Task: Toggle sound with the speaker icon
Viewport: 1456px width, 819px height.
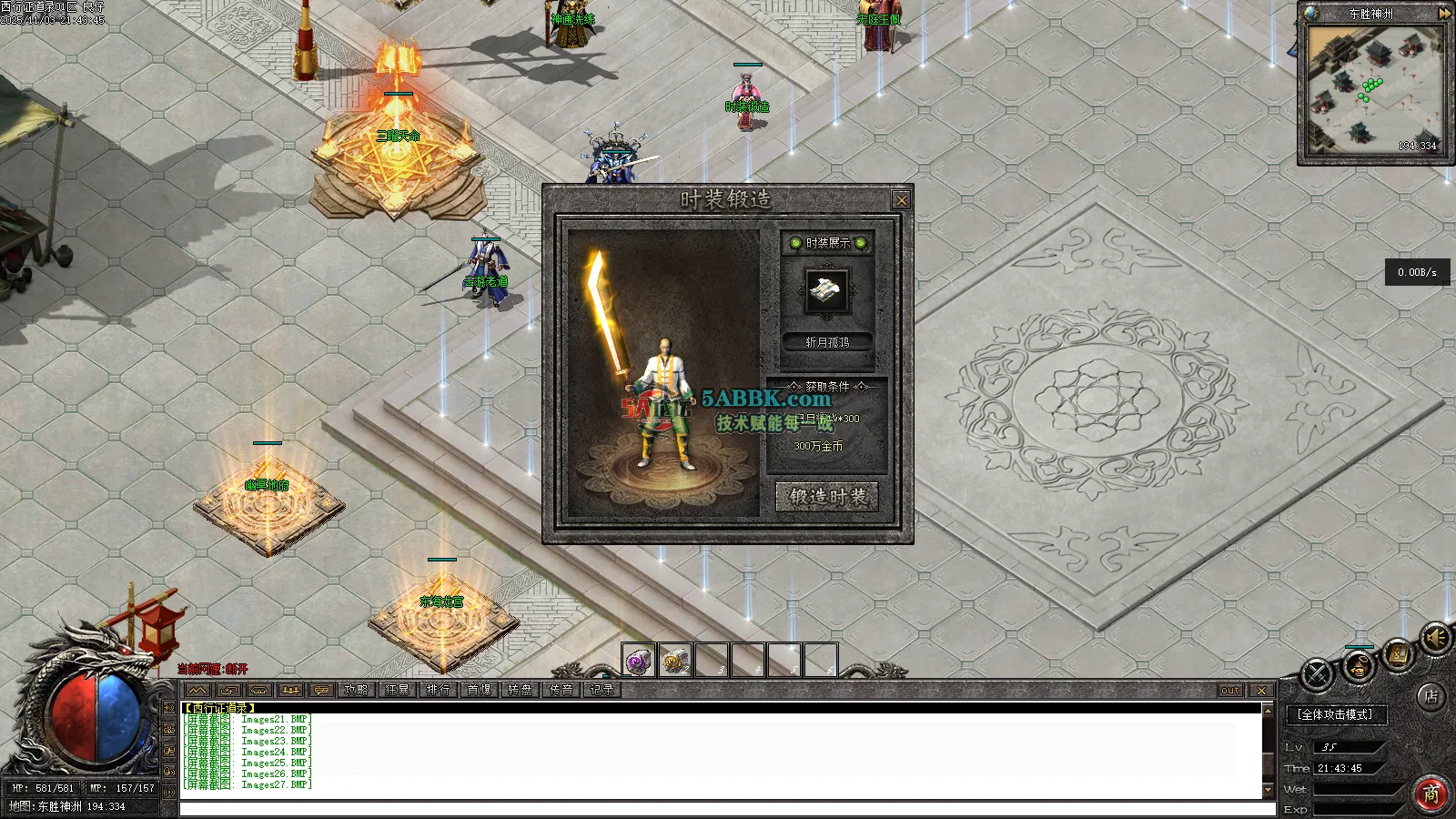Action: [x=1436, y=639]
